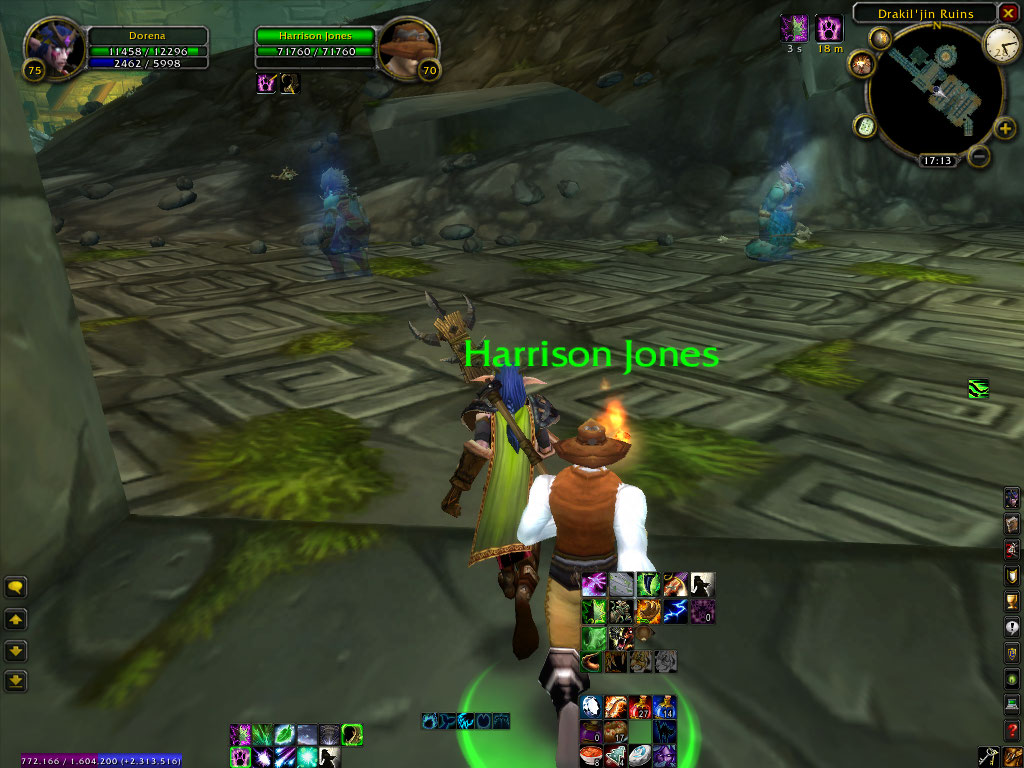Use the soup bowl food item
1024x768 pixels.
(591, 755)
